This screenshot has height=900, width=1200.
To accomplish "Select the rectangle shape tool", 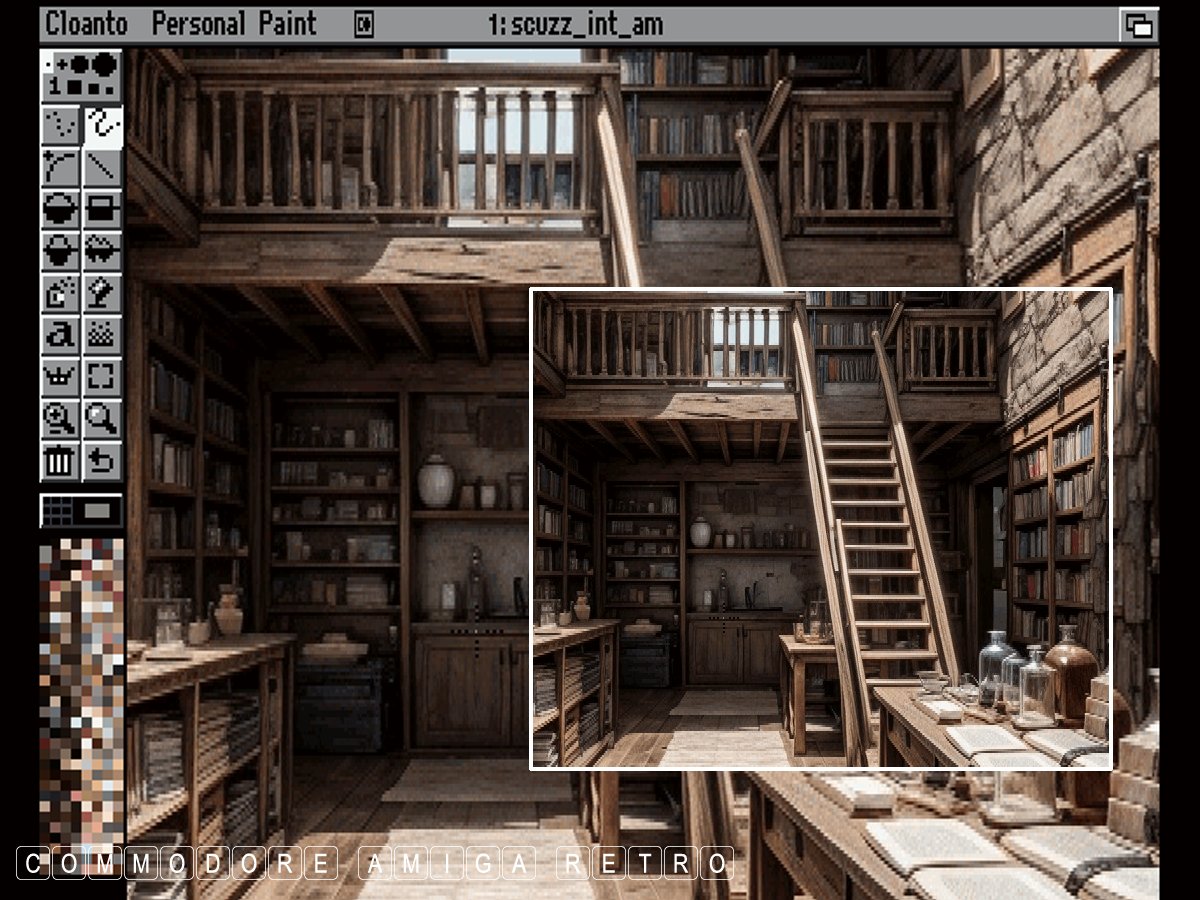I will tap(103, 209).
